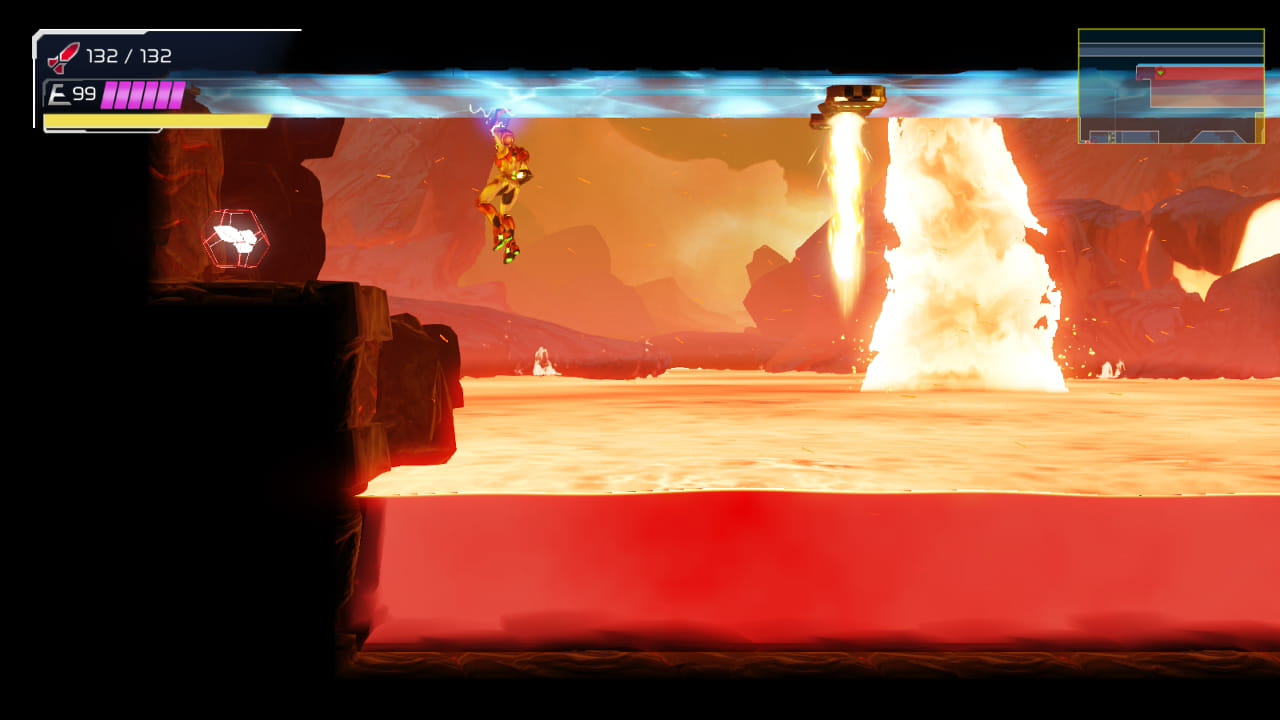The height and width of the screenshot is (720, 1280).
Task: Toggle the first pink energy segment
Action: tap(108, 95)
